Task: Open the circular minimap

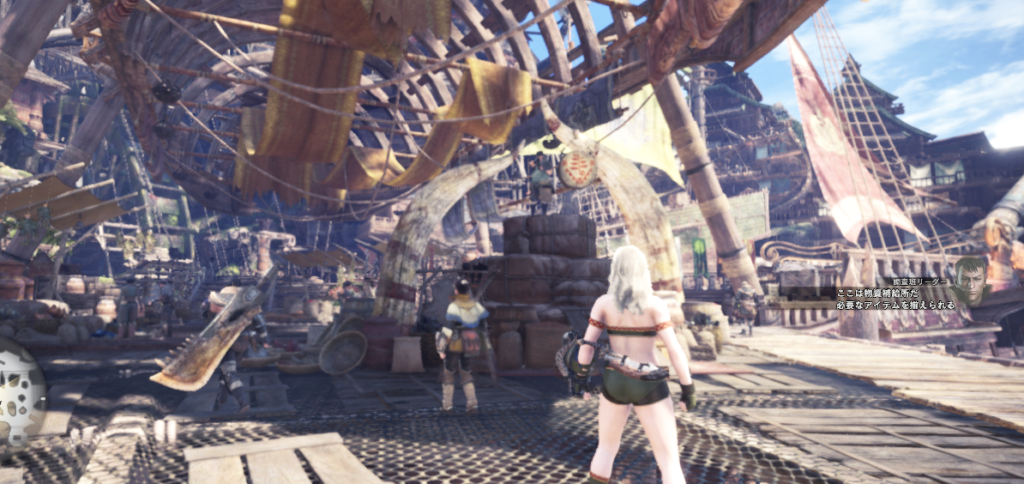Action: (x=17, y=391)
